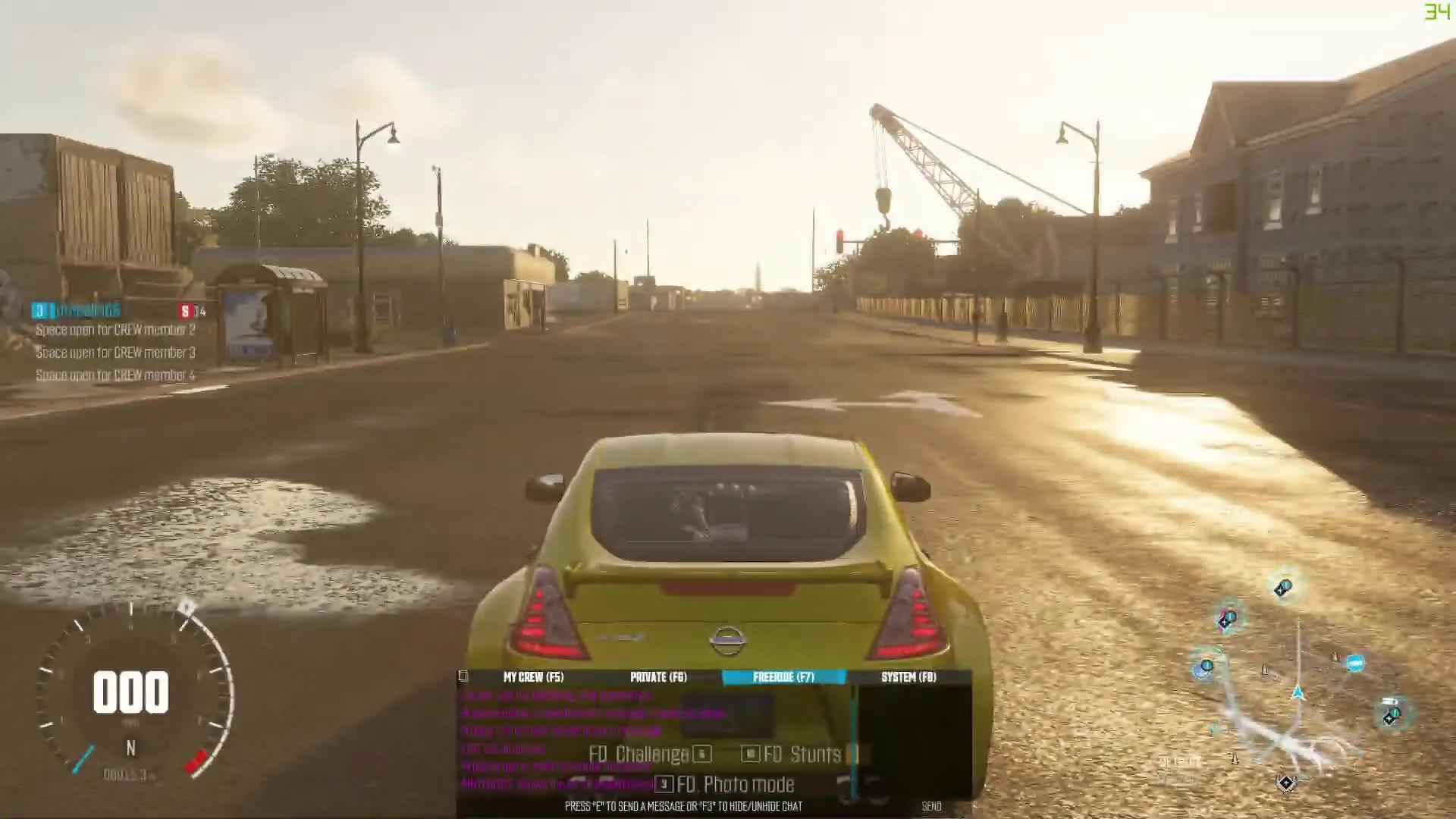Open the skull emblem marker below the minimap arrow

tap(1286, 781)
